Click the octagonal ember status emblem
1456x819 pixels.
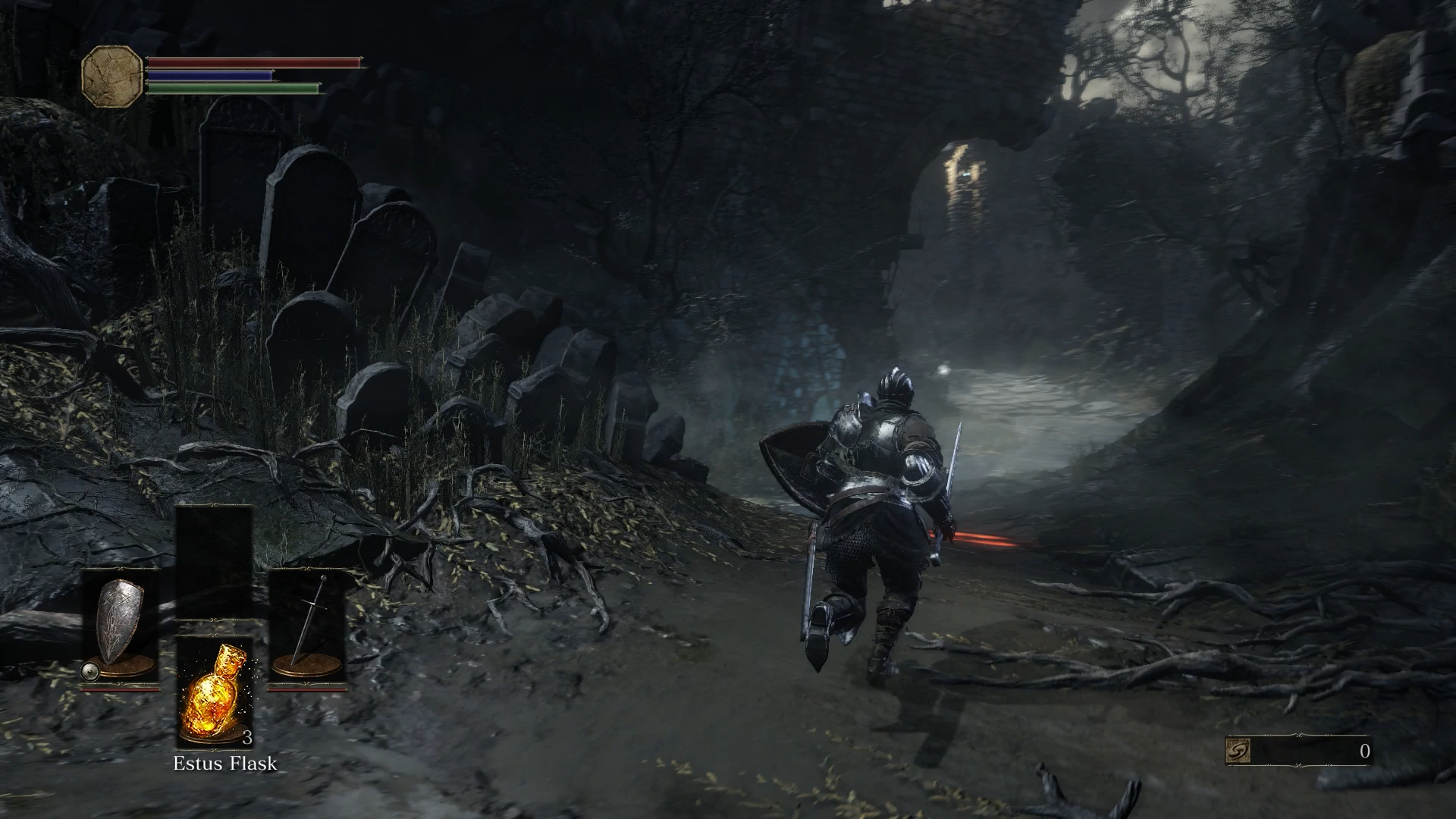click(112, 76)
